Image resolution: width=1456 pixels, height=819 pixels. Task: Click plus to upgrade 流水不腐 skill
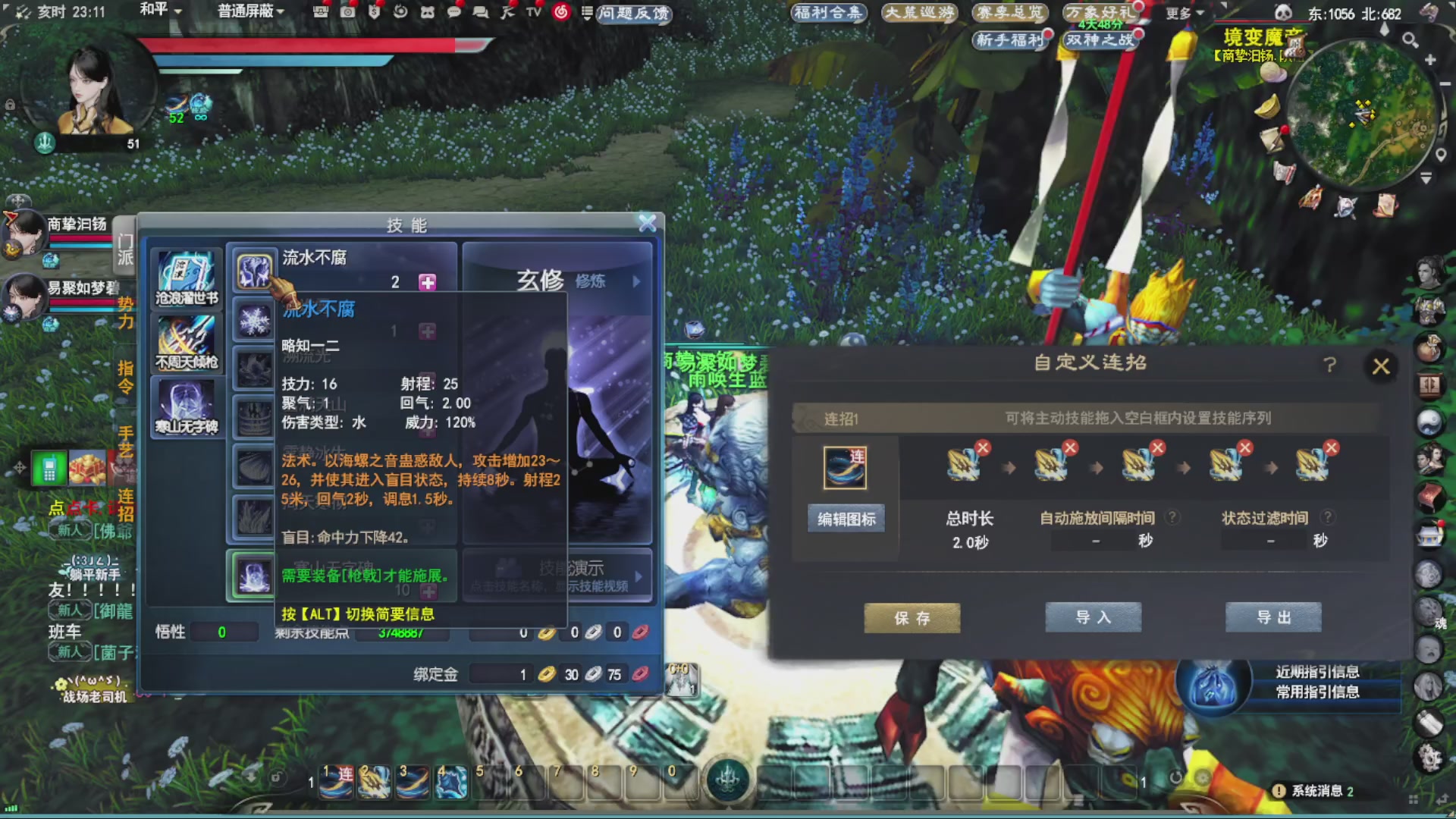point(429,281)
